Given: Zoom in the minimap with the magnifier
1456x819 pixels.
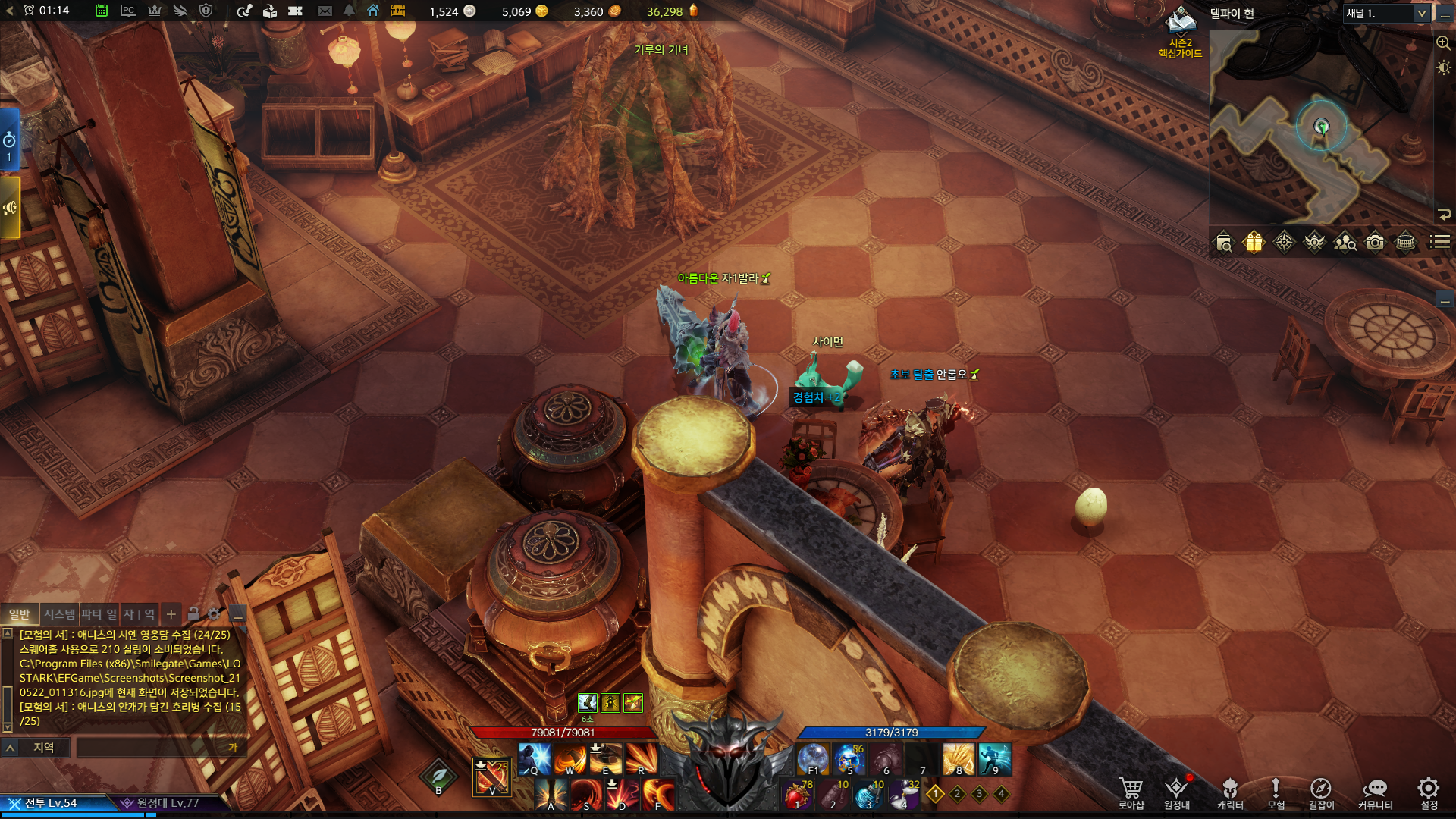Looking at the screenshot, I should coord(1443,43).
